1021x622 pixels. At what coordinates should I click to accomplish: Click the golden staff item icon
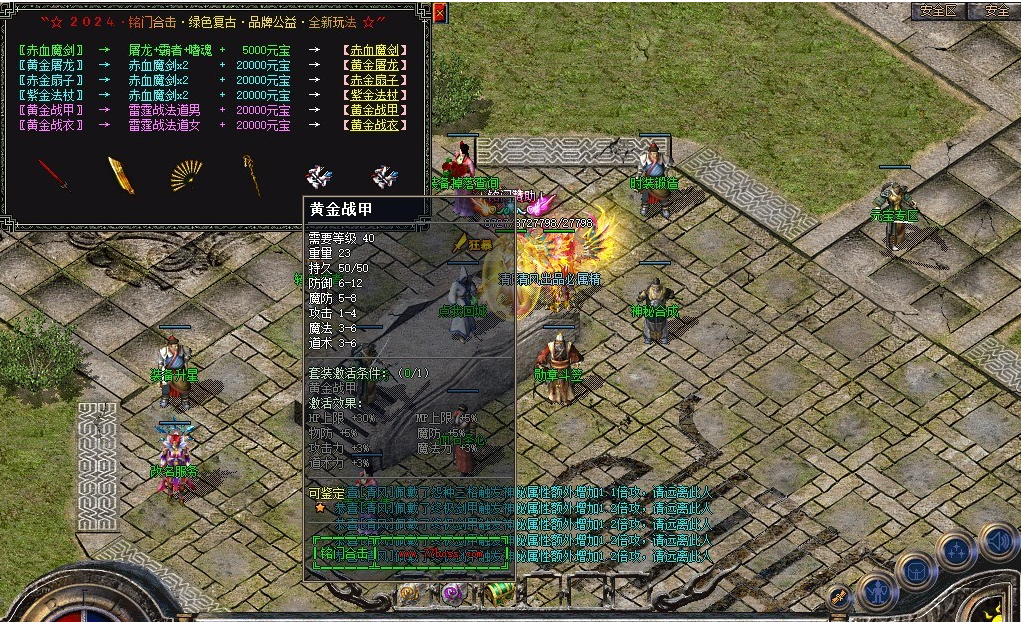[251, 175]
